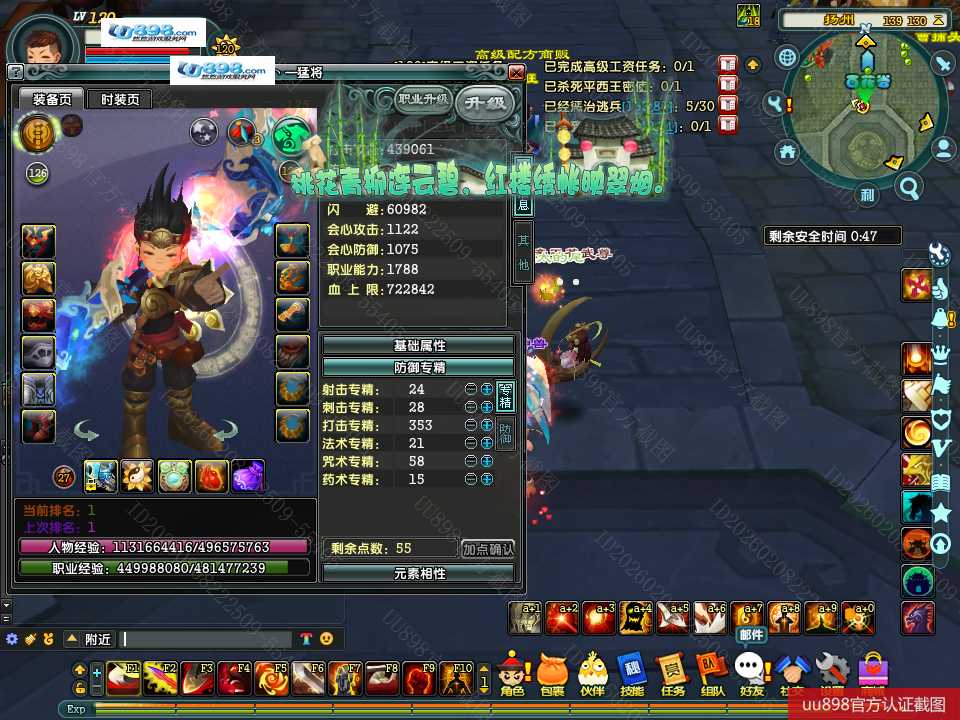Click the minimap magnifier search button
The width and height of the screenshot is (960, 720).
[909, 186]
